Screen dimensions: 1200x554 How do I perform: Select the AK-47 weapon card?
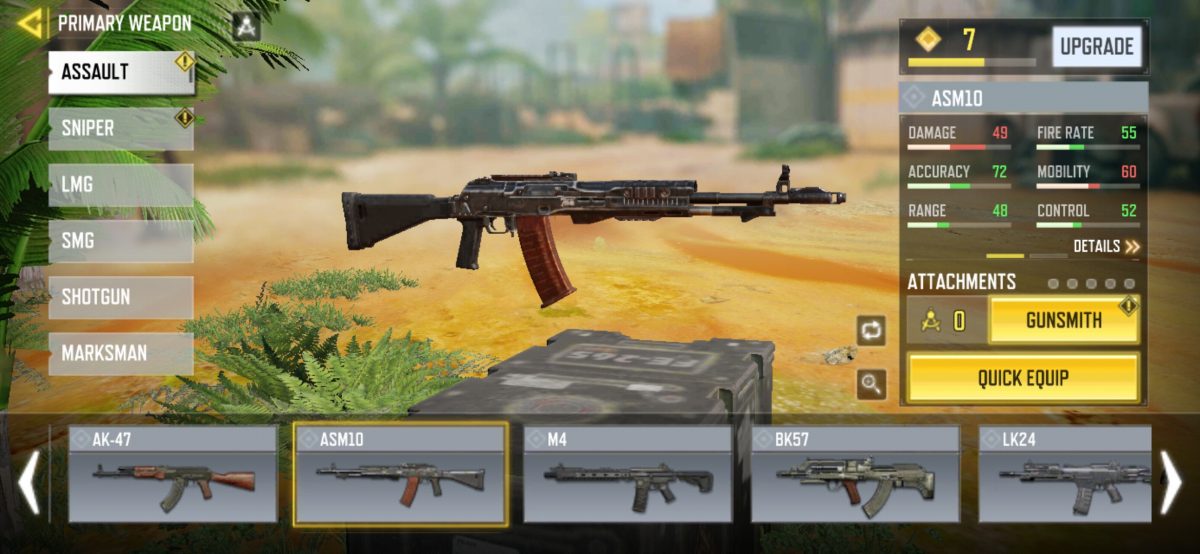[x=173, y=474]
